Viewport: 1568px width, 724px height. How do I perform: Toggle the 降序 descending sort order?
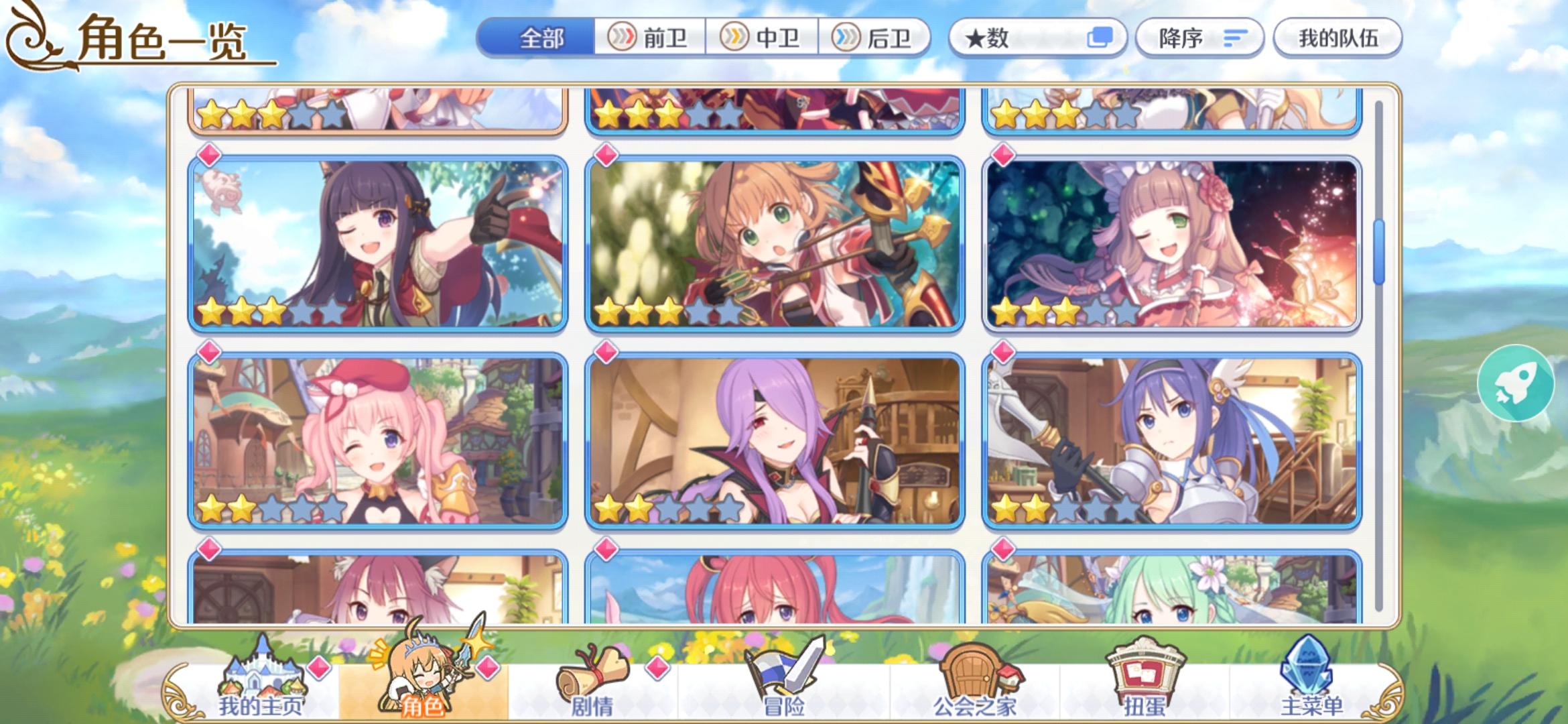pyautogui.click(x=1201, y=38)
